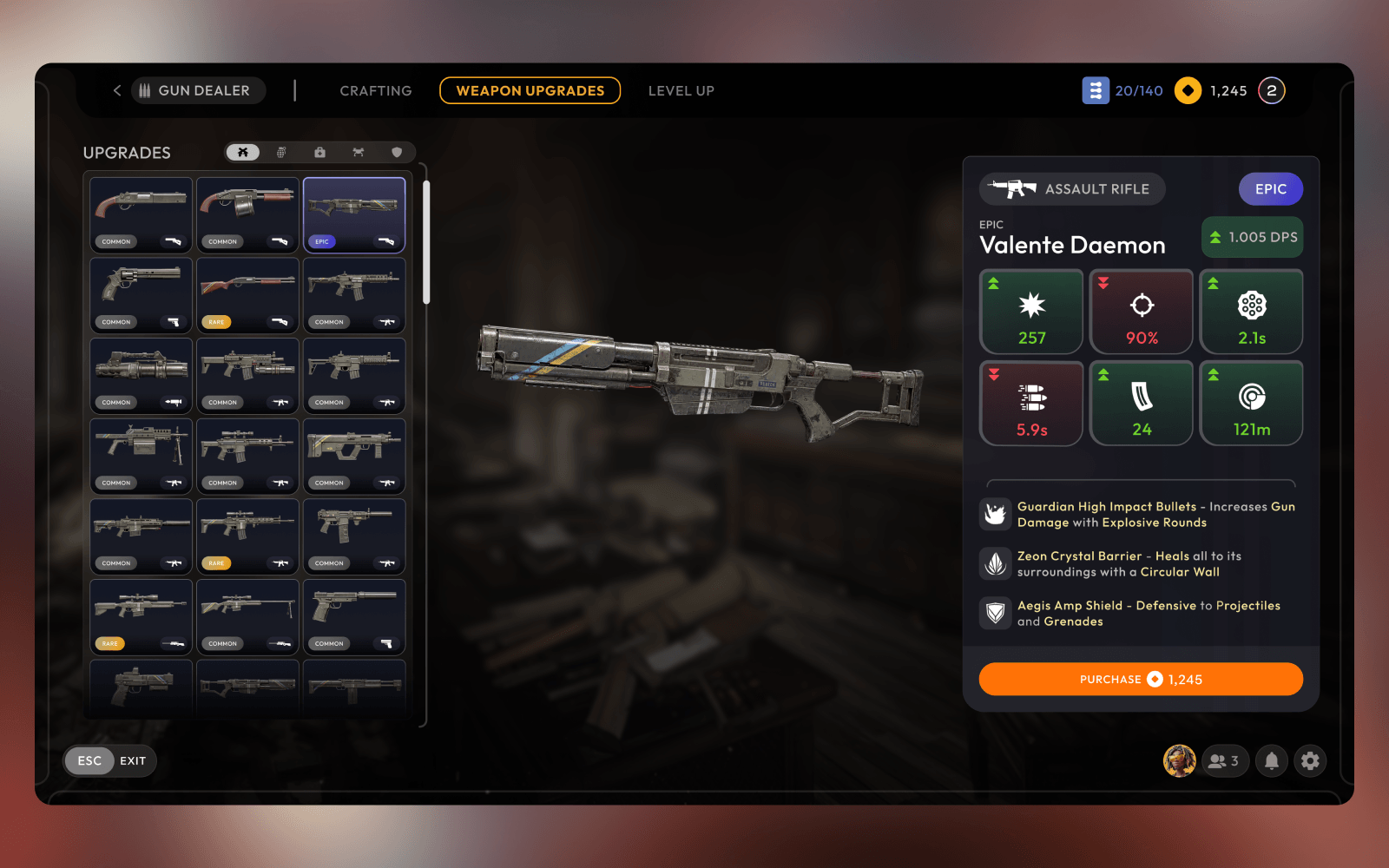Choose the medkit category filter
The width and height of the screenshot is (1389, 868).
tap(319, 152)
